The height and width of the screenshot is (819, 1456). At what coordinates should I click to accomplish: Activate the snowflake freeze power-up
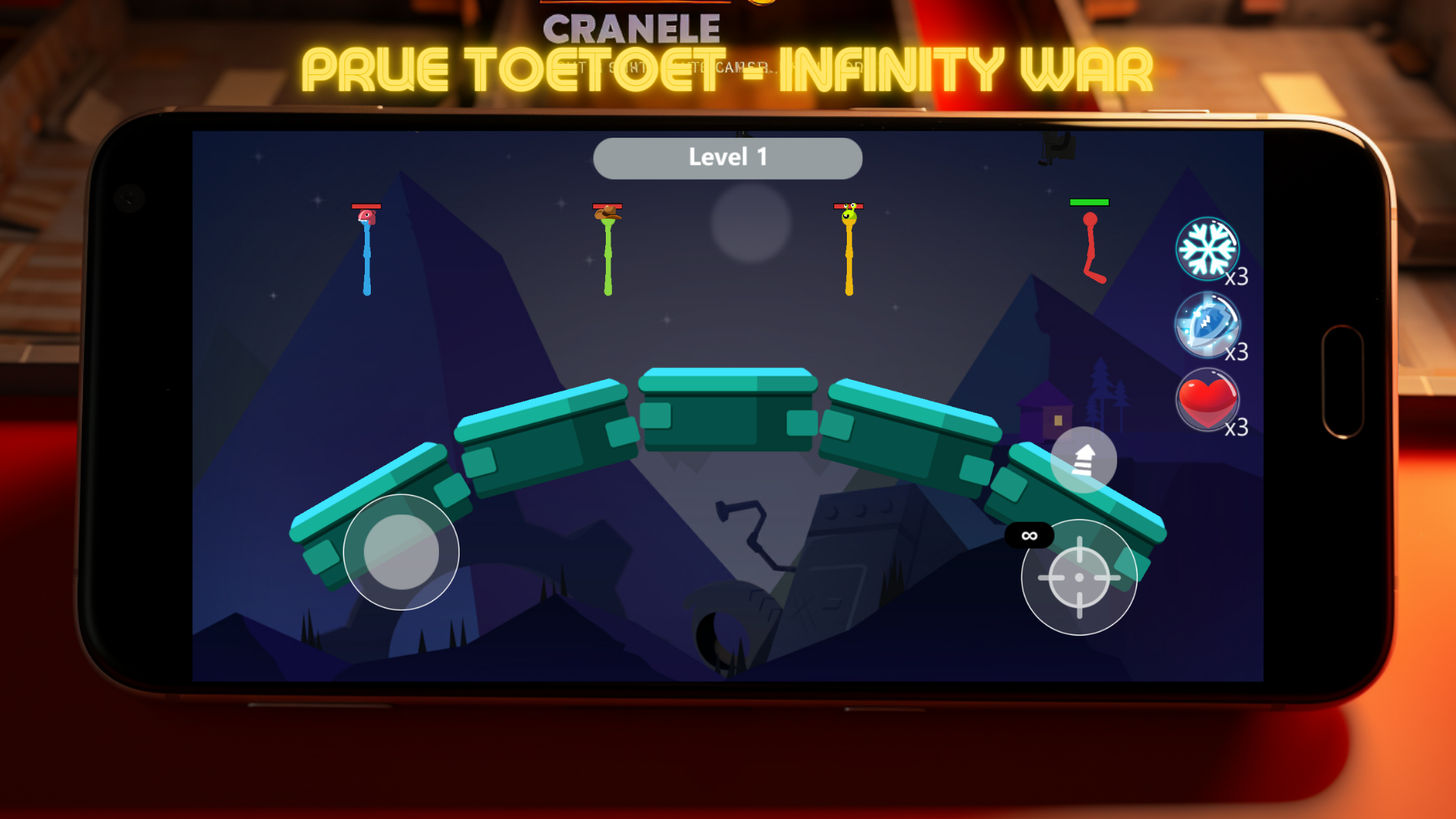(1207, 250)
